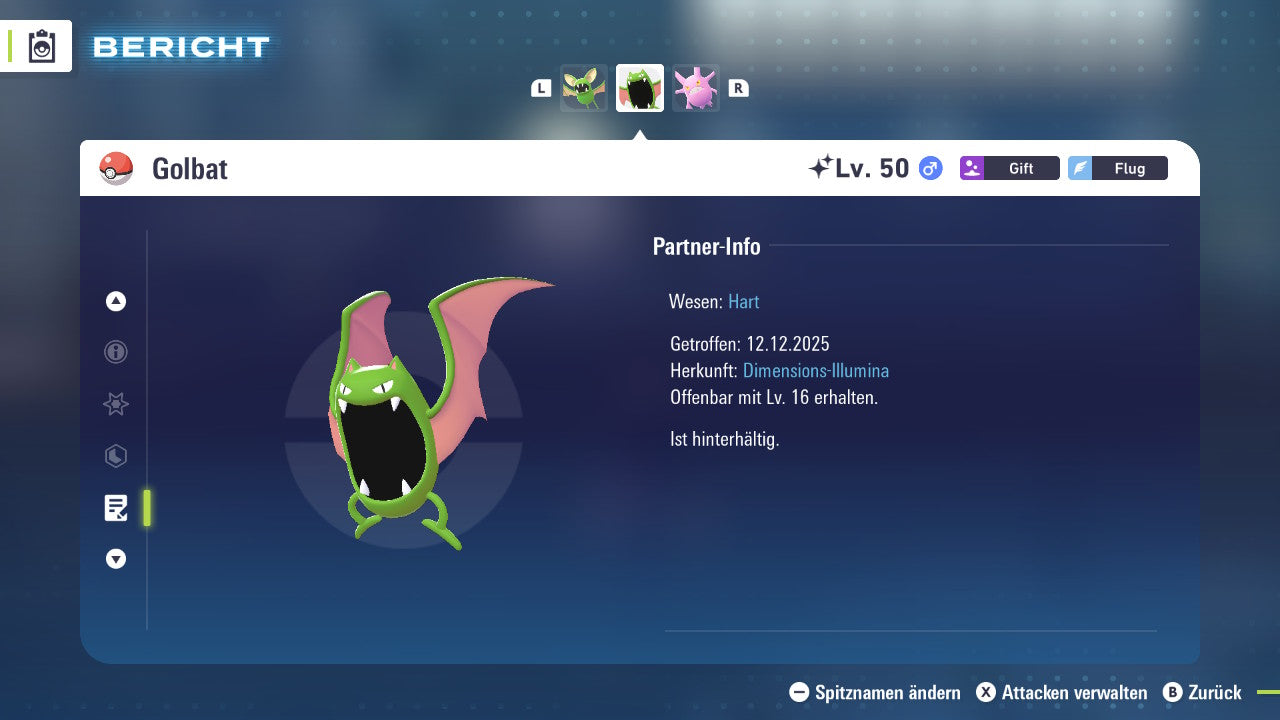
Task: Select the Gift type badge
Action: [1009, 168]
